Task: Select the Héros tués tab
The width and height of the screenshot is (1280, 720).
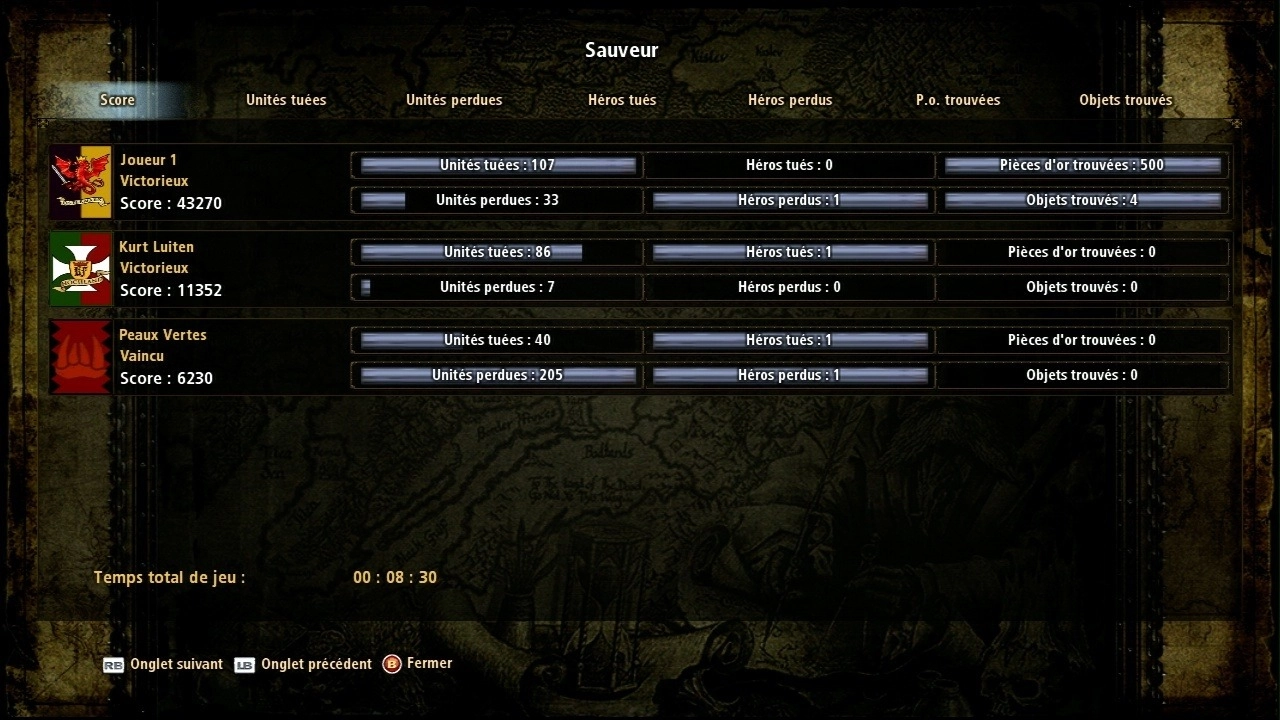Action: pos(622,100)
